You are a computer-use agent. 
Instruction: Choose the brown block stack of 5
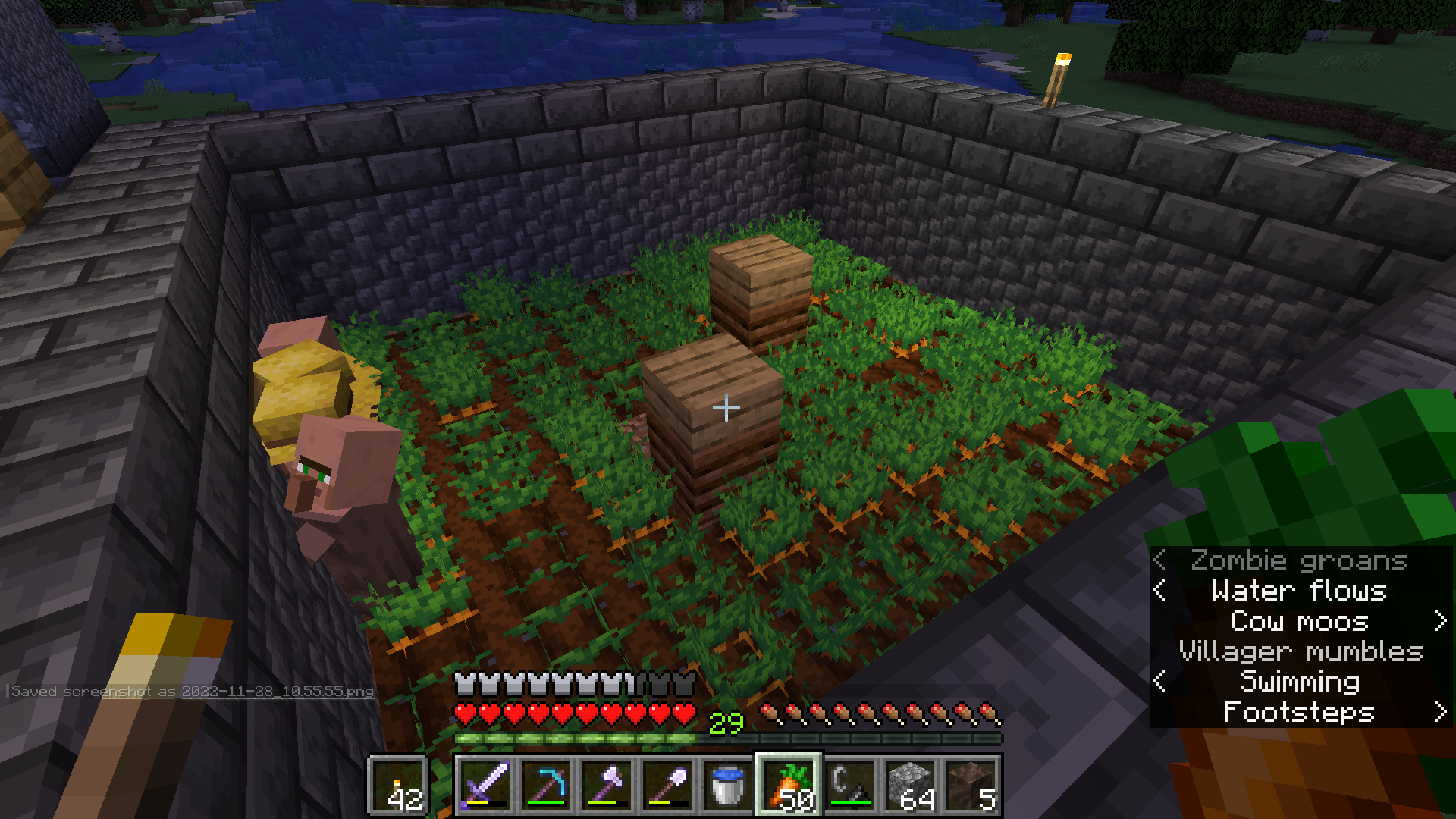(971, 786)
